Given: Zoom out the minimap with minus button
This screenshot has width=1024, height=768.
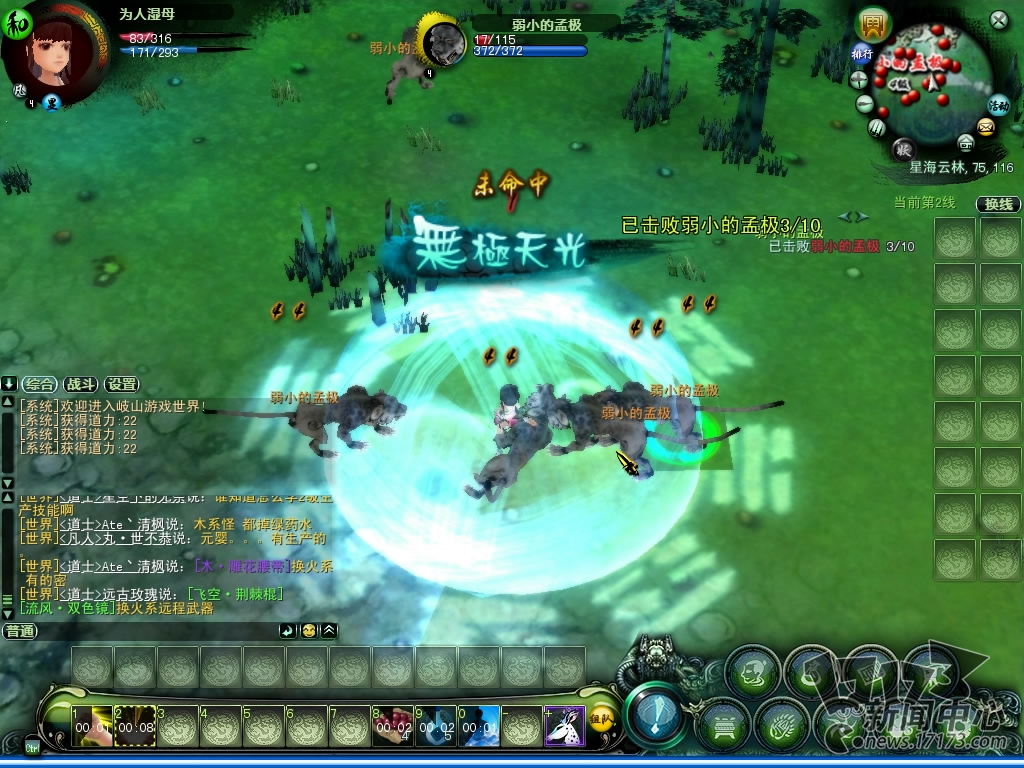Looking at the screenshot, I should pos(865,104).
